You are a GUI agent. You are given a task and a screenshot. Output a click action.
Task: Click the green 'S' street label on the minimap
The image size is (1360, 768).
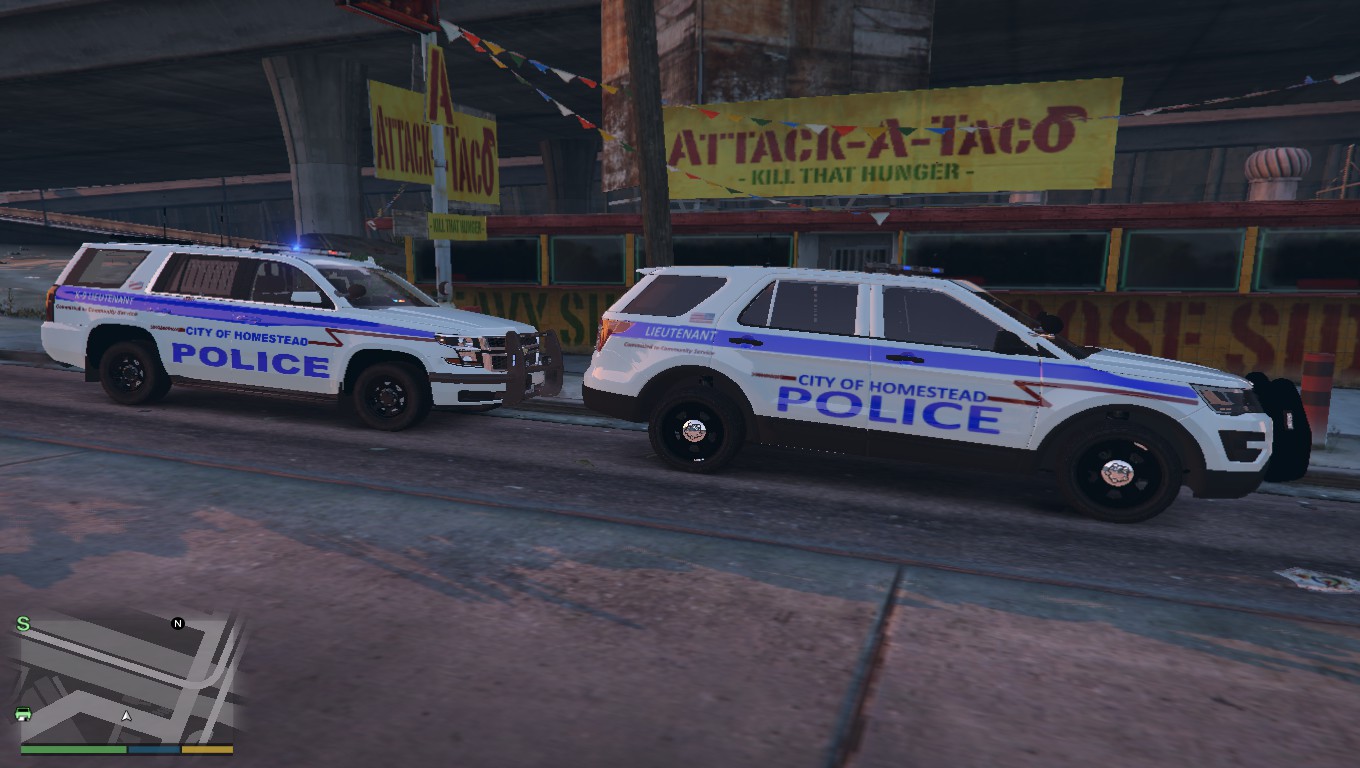(23, 621)
